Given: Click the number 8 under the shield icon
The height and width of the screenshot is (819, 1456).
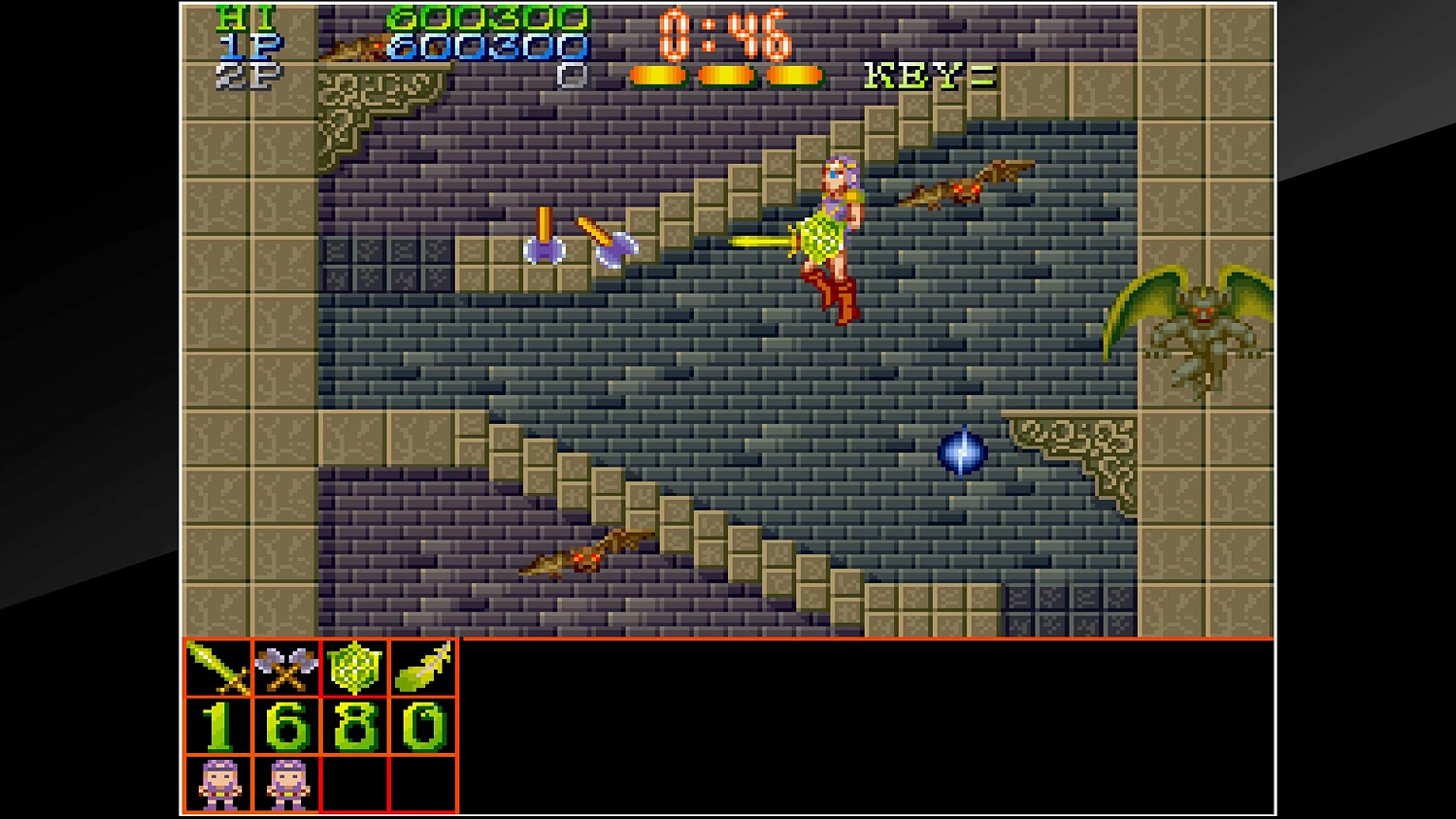Looking at the screenshot, I should click(x=352, y=726).
